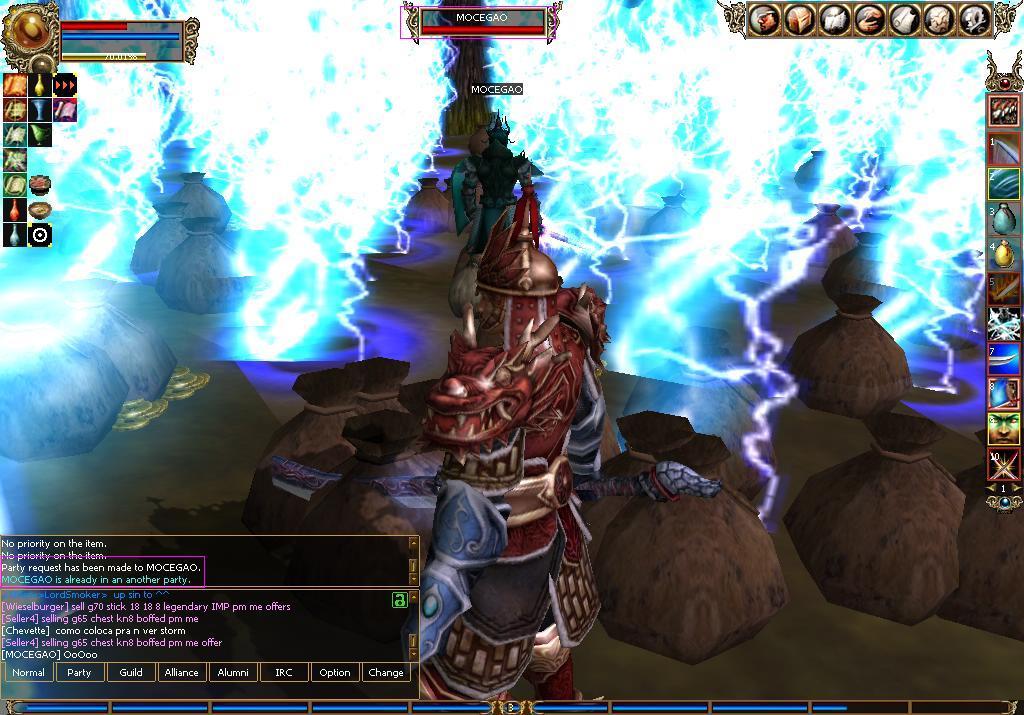Switch to the Alliance chat channel
The image size is (1024, 715).
[182, 672]
